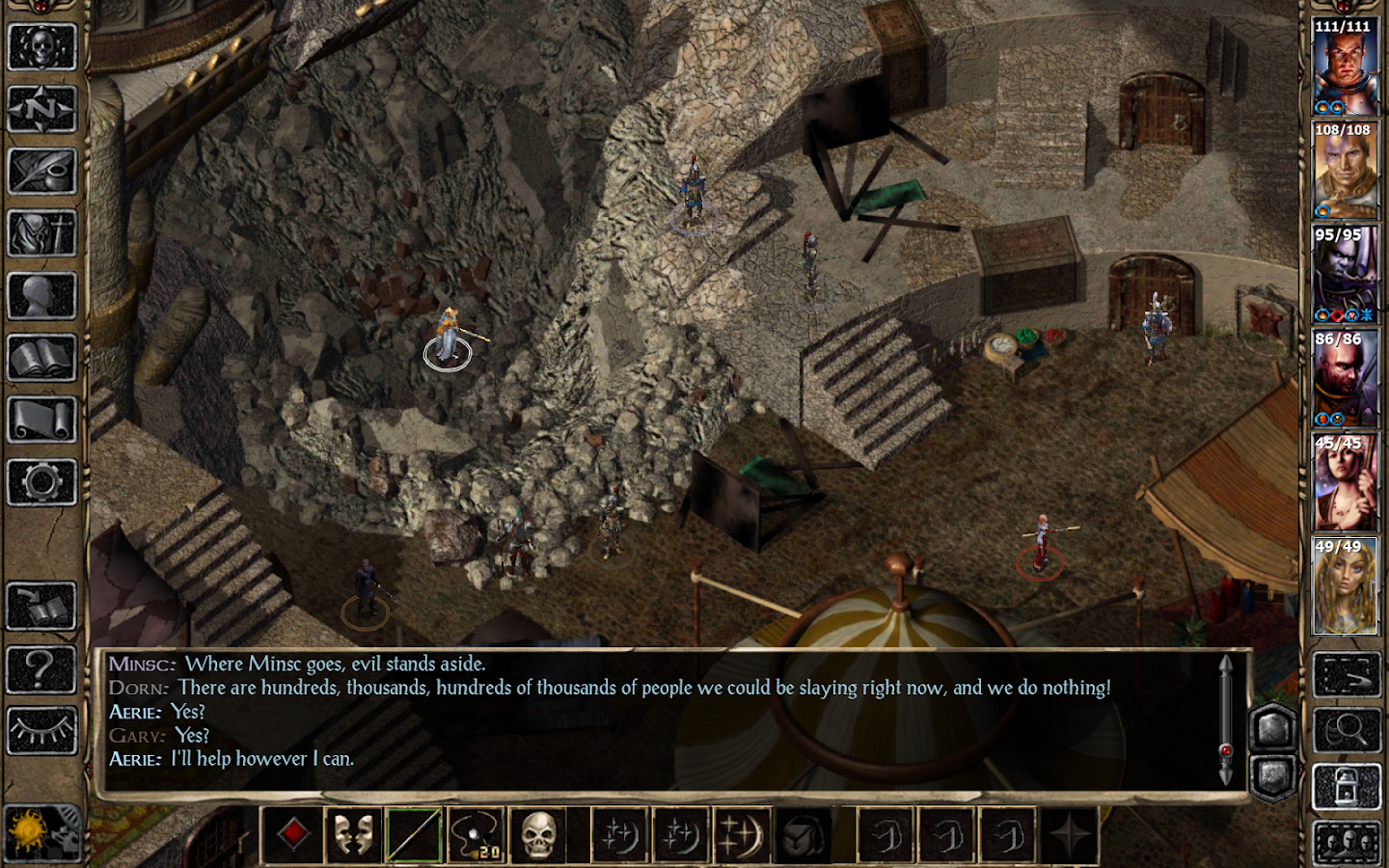Select the top portrait with 111/111 health

1345,68
